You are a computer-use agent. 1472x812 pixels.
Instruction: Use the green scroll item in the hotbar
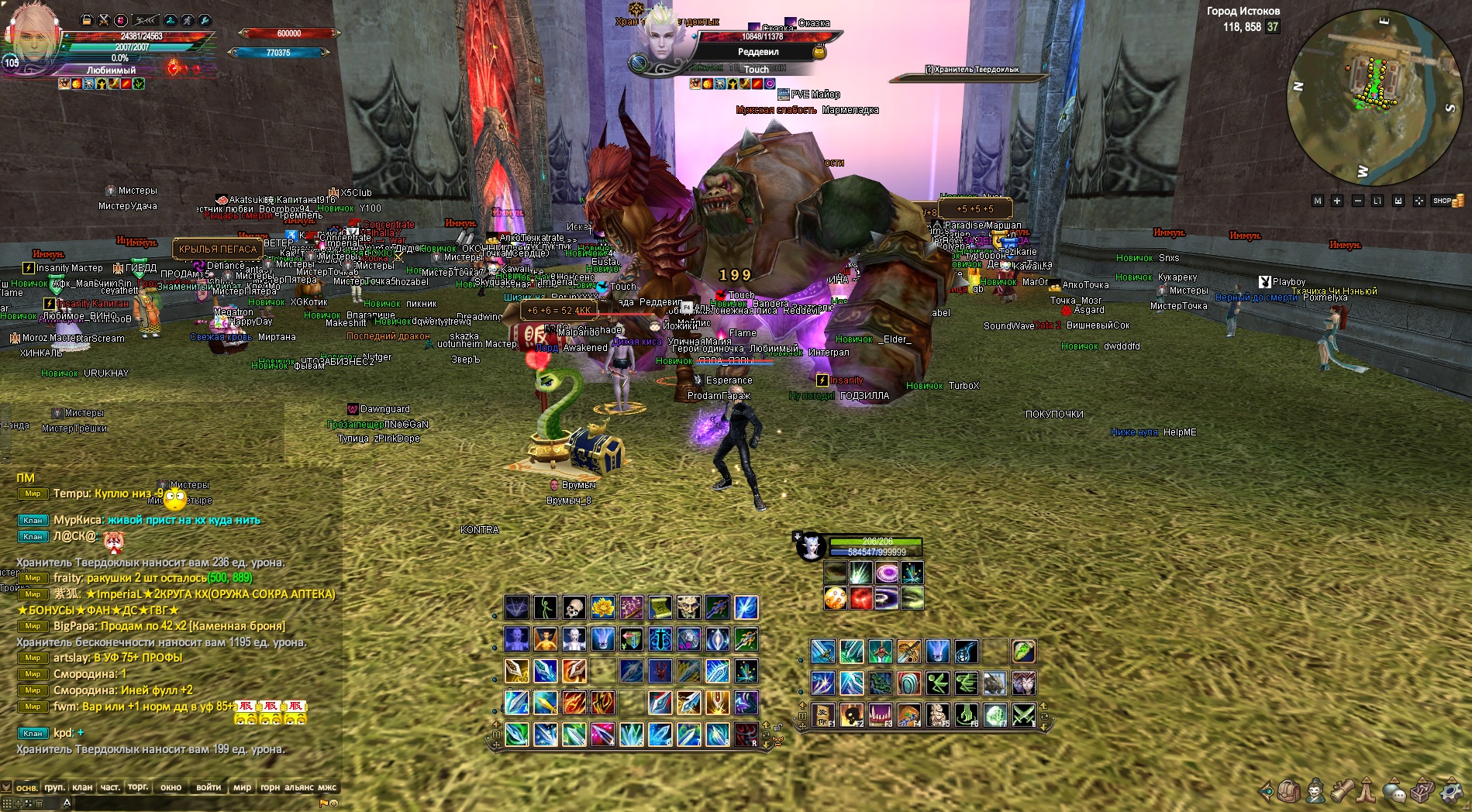[x=660, y=607]
